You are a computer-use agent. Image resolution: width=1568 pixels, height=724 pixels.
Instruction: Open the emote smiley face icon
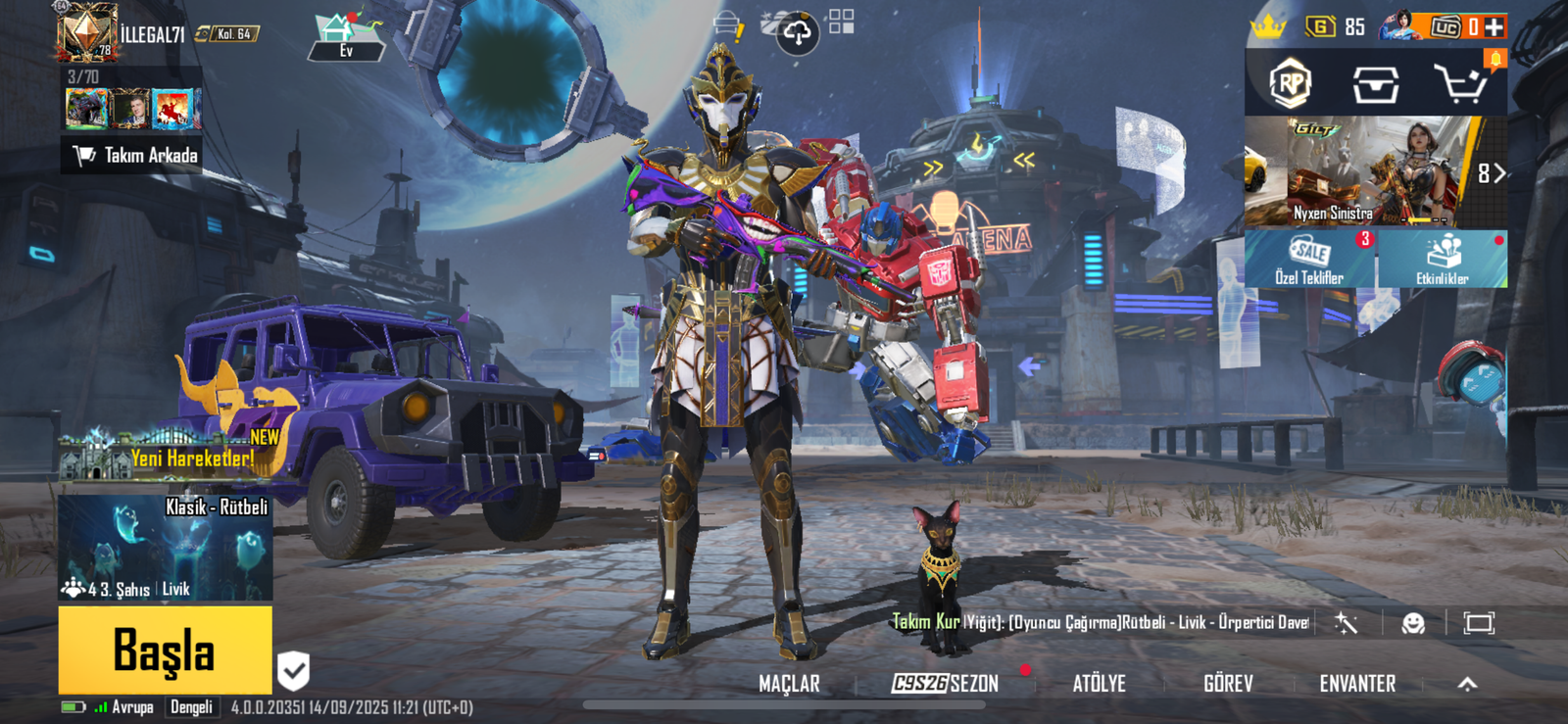point(1413,623)
